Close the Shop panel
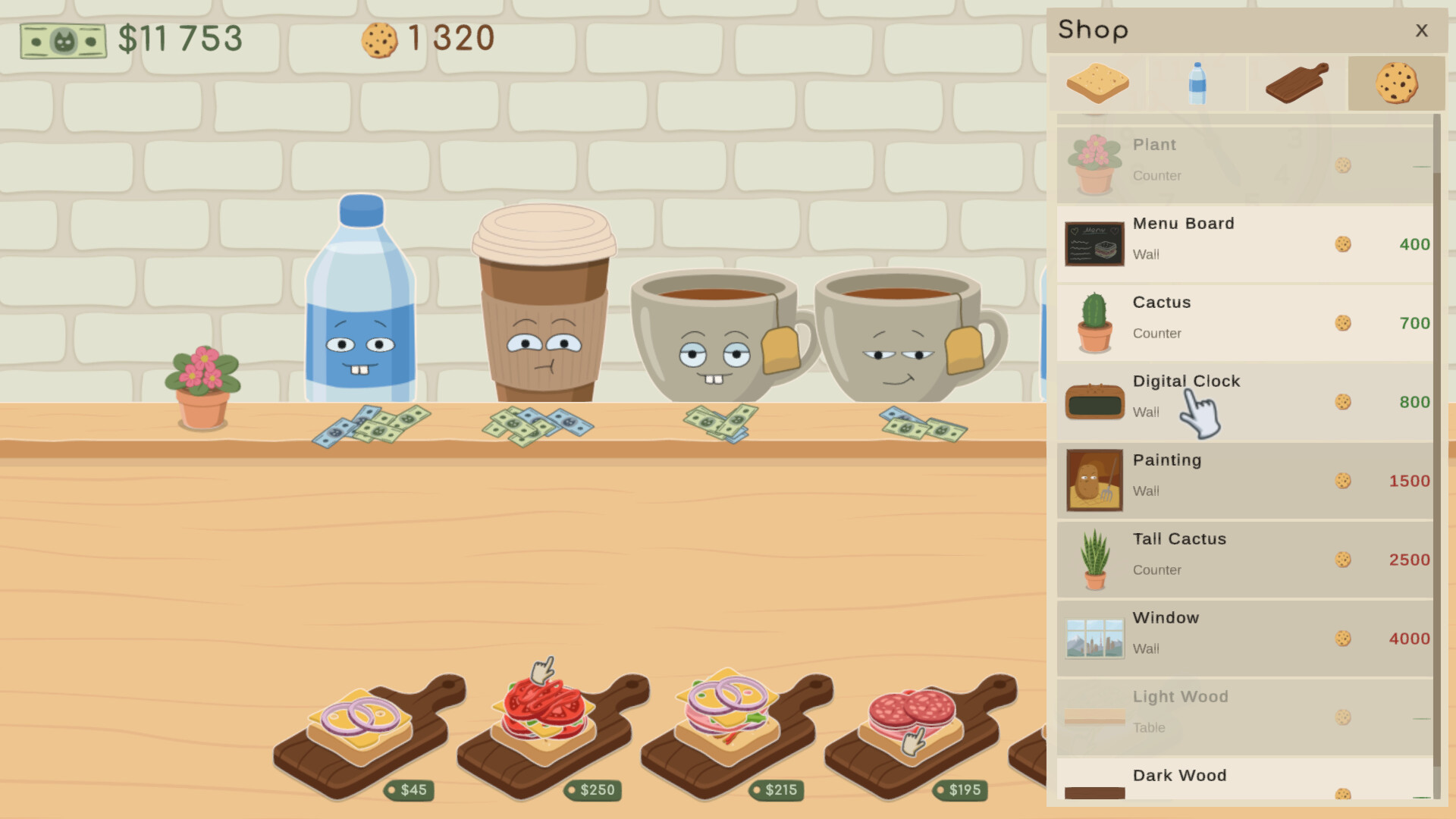The image size is (1456, 819). (x=1422, y=30)
